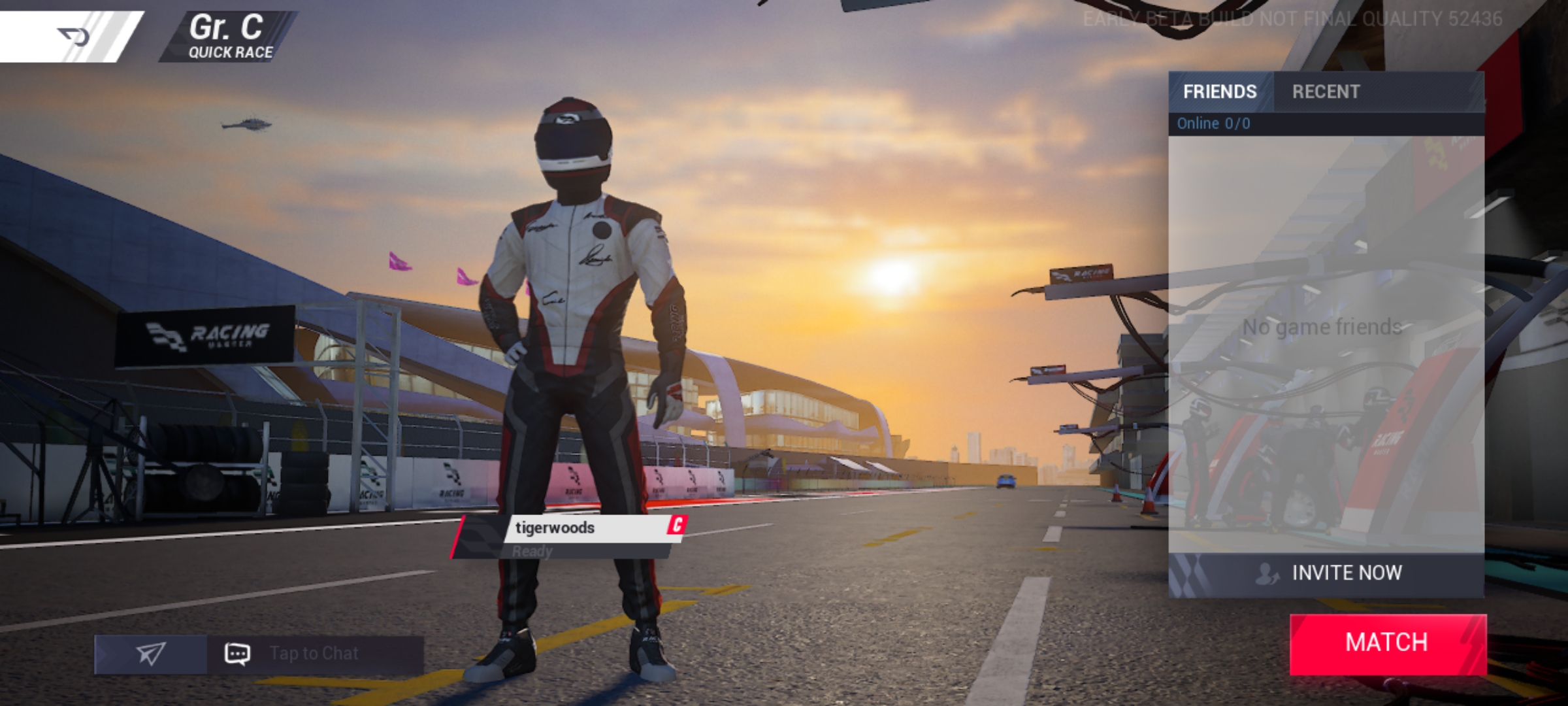The width and height of the screenshot is (1568, 706).
Task: Open the chat bubble icon
Action: (238, 652)
